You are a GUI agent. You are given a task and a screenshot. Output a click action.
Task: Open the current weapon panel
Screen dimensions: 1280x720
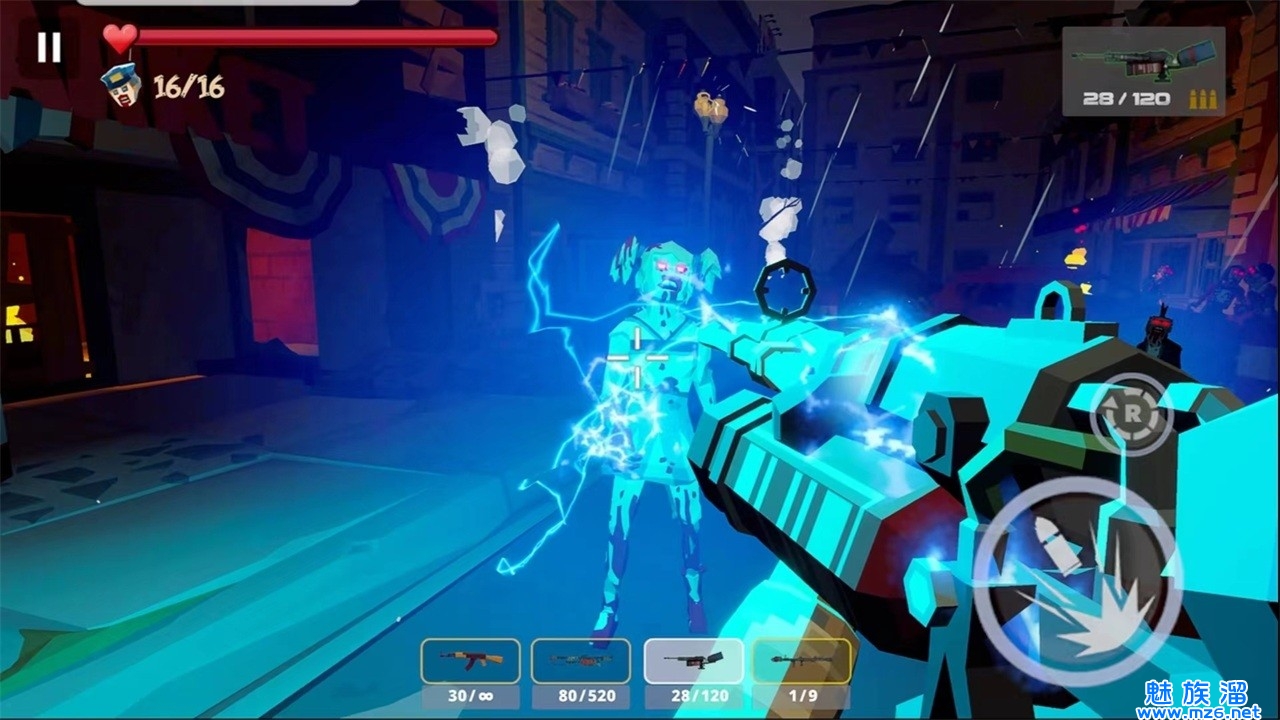[1143, 71]
